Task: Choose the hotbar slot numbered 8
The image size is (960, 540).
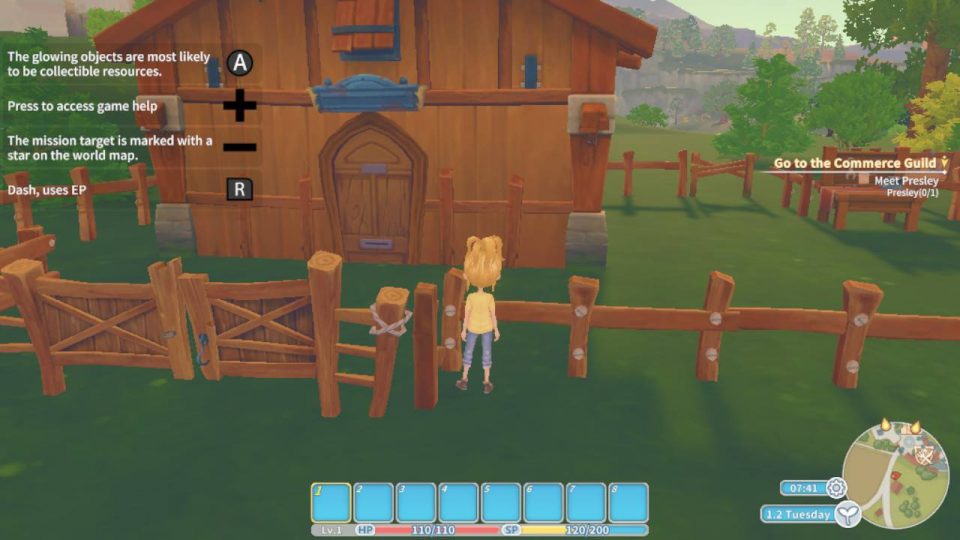Action: click(x=628, y=502)
